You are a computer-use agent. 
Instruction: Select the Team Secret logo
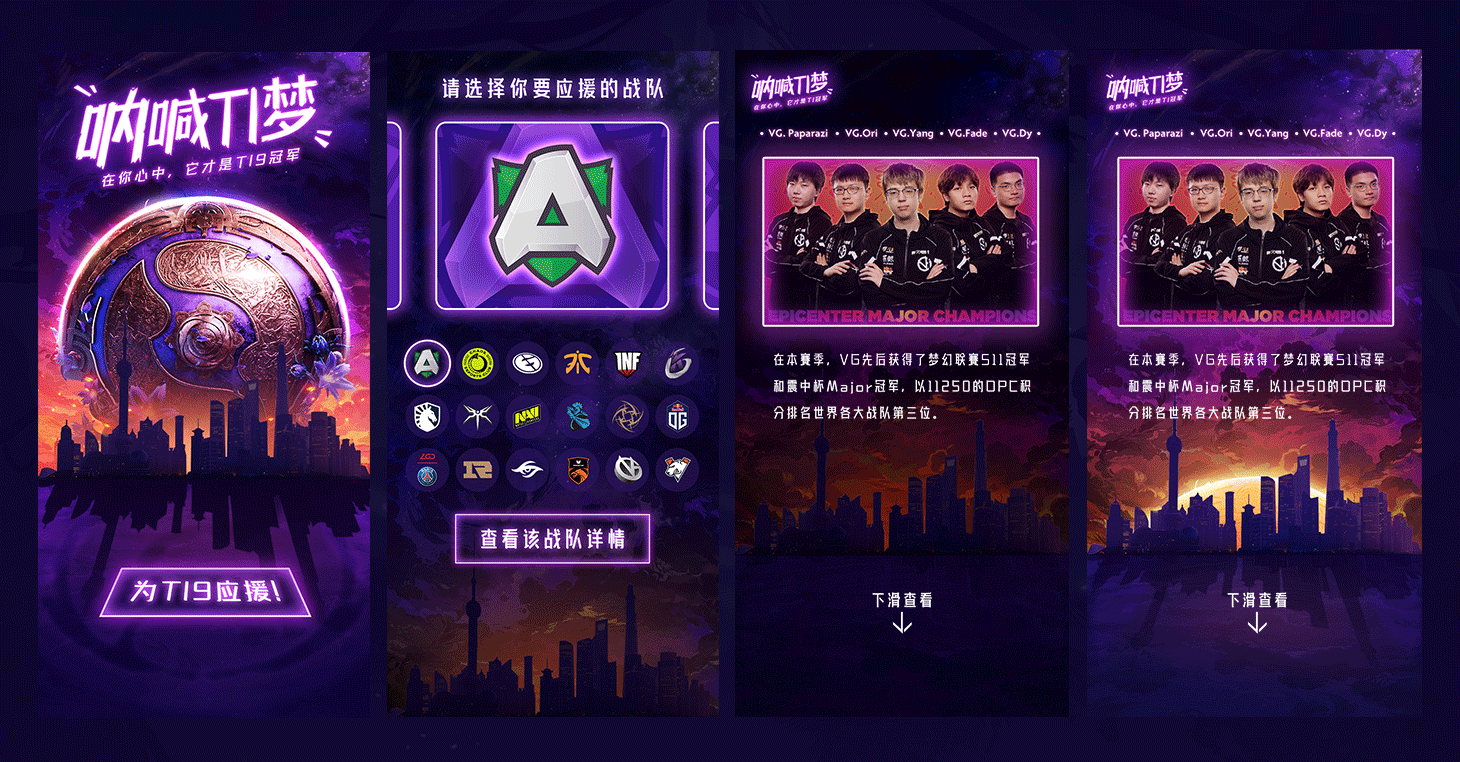click(527, 468)
